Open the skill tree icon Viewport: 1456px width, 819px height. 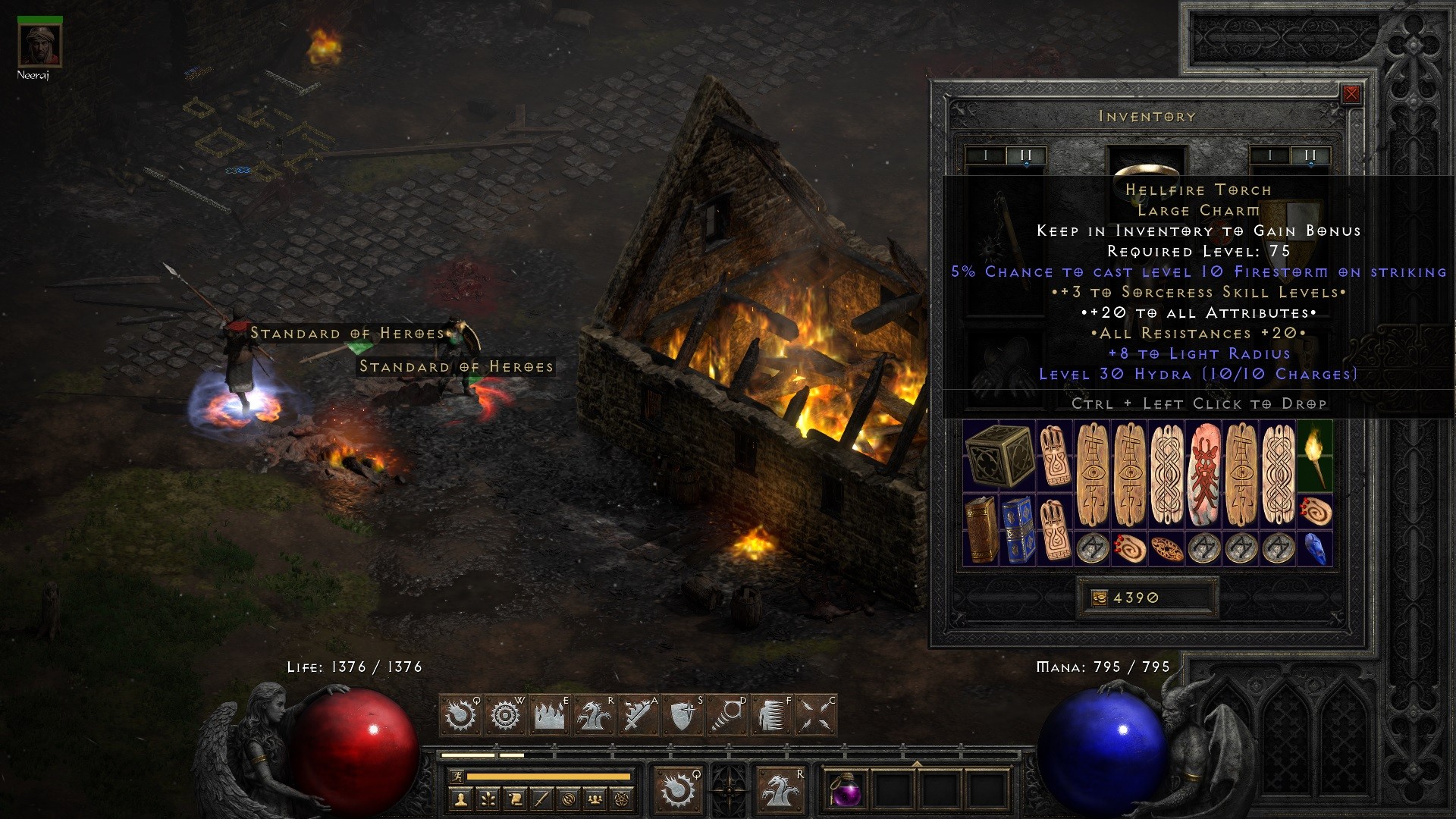coord(488,801)
